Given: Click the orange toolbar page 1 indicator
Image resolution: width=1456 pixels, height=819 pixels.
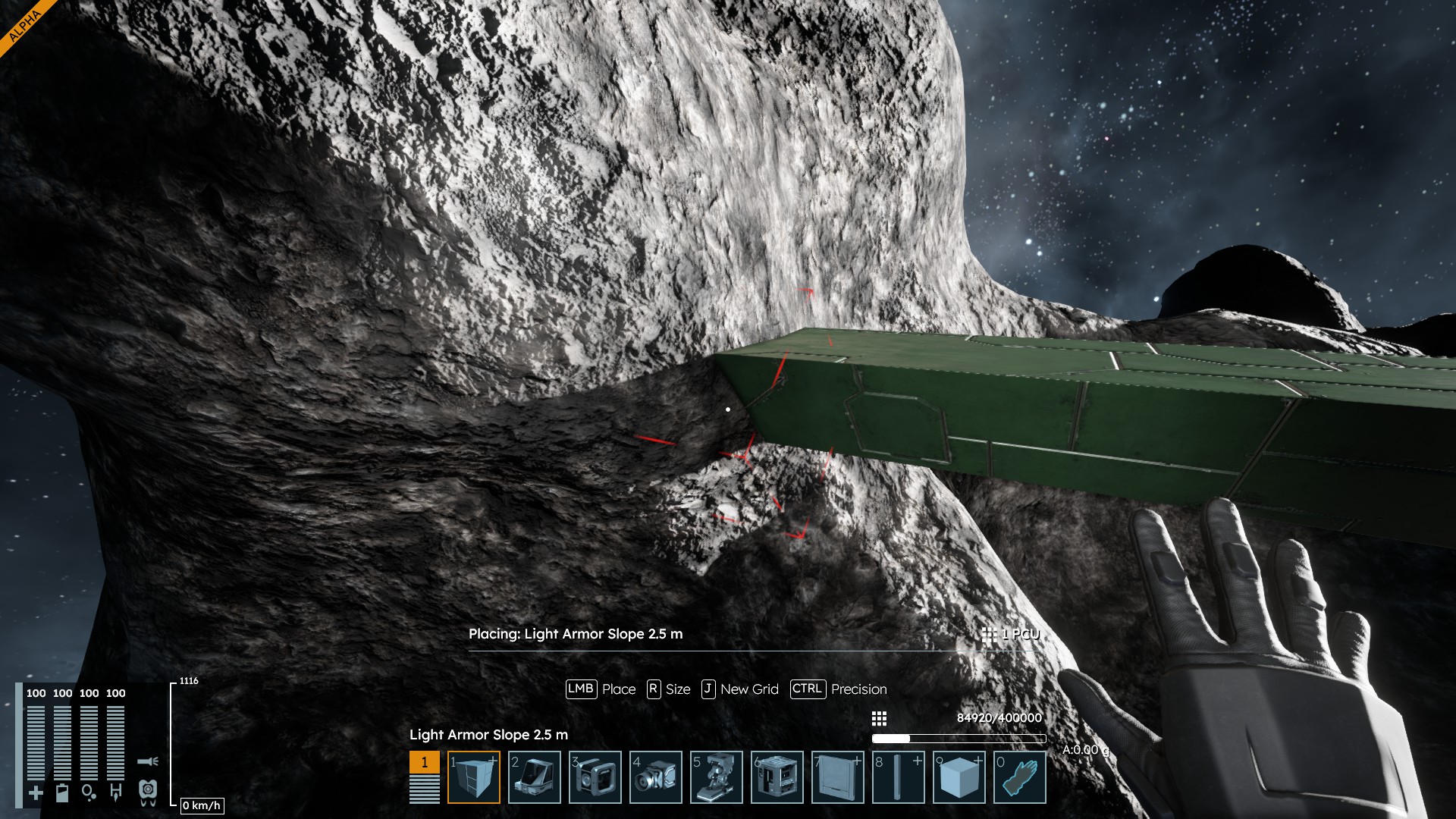Looking at the screenshot, I should (x=424, y=762).
